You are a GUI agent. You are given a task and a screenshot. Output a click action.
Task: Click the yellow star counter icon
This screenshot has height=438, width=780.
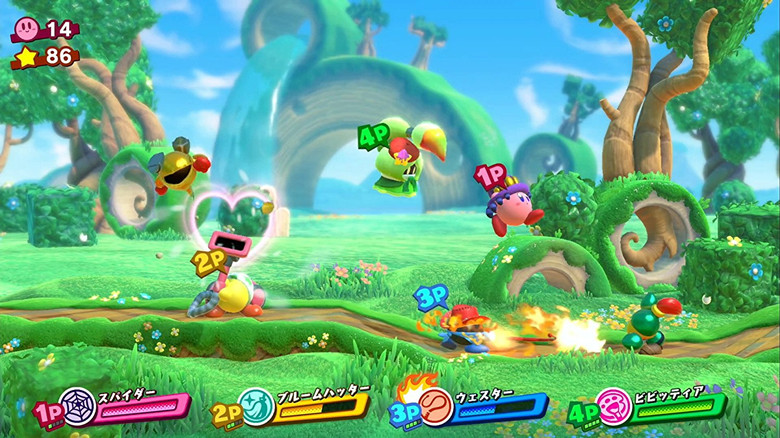click(27, 57)
